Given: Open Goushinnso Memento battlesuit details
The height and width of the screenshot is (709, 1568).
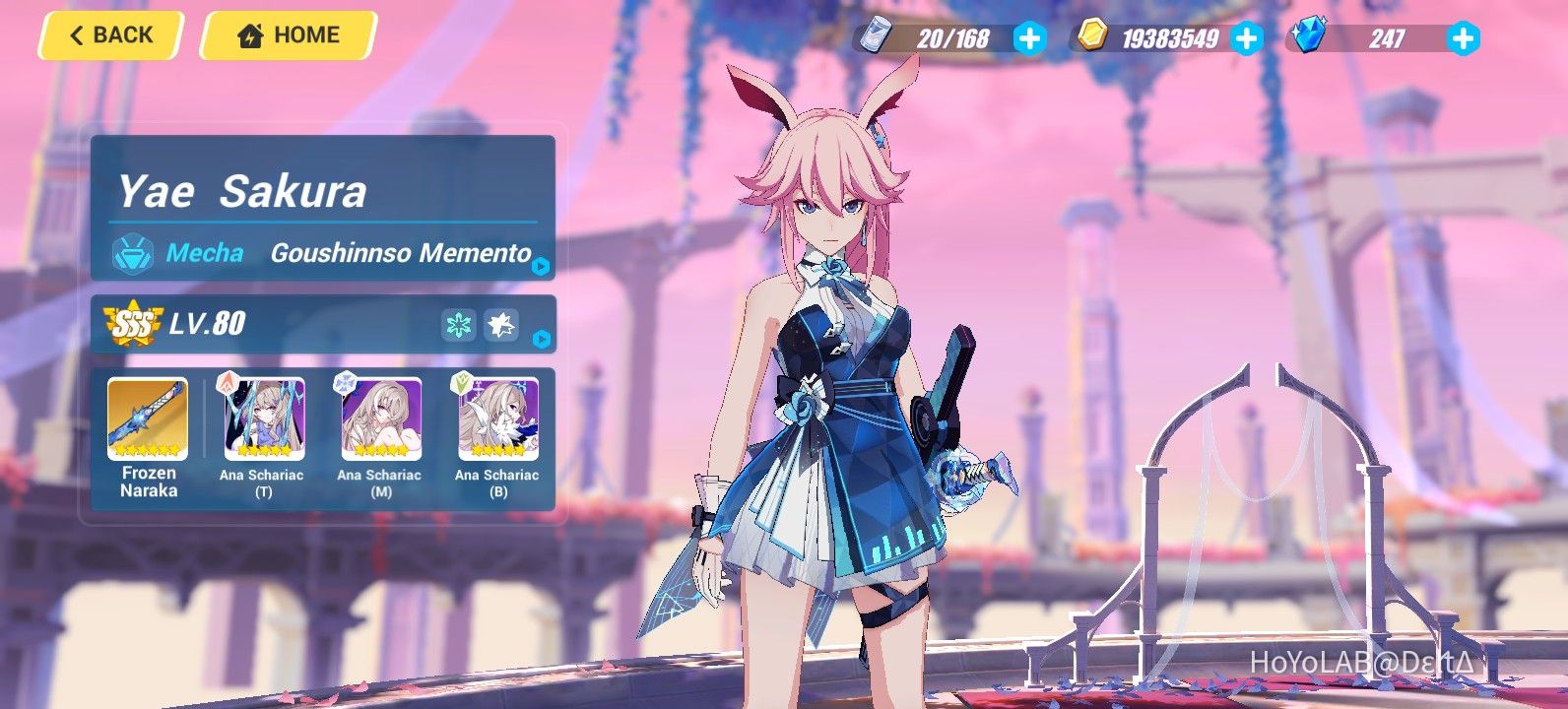Looking at the screenshot, I should 400,253.
